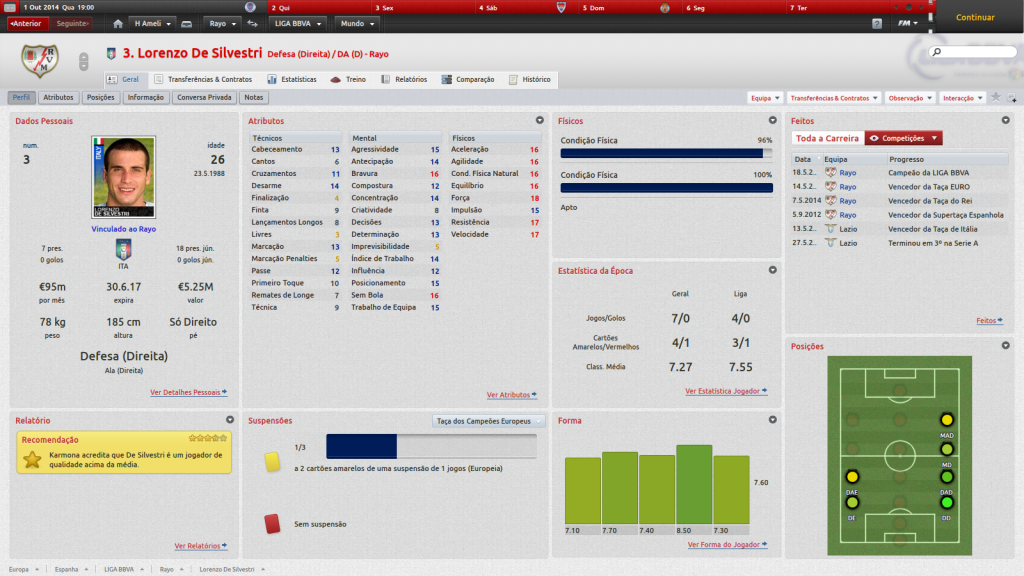This screenshot has width=1024, height=576.
Task: Expand the Interacção dropdown
Action: [x=962, y=98]
